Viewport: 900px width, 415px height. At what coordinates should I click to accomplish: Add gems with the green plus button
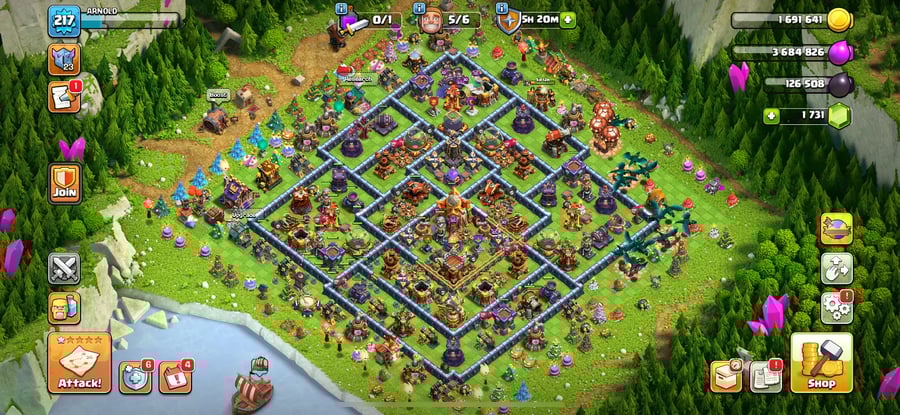coord(771,116)
